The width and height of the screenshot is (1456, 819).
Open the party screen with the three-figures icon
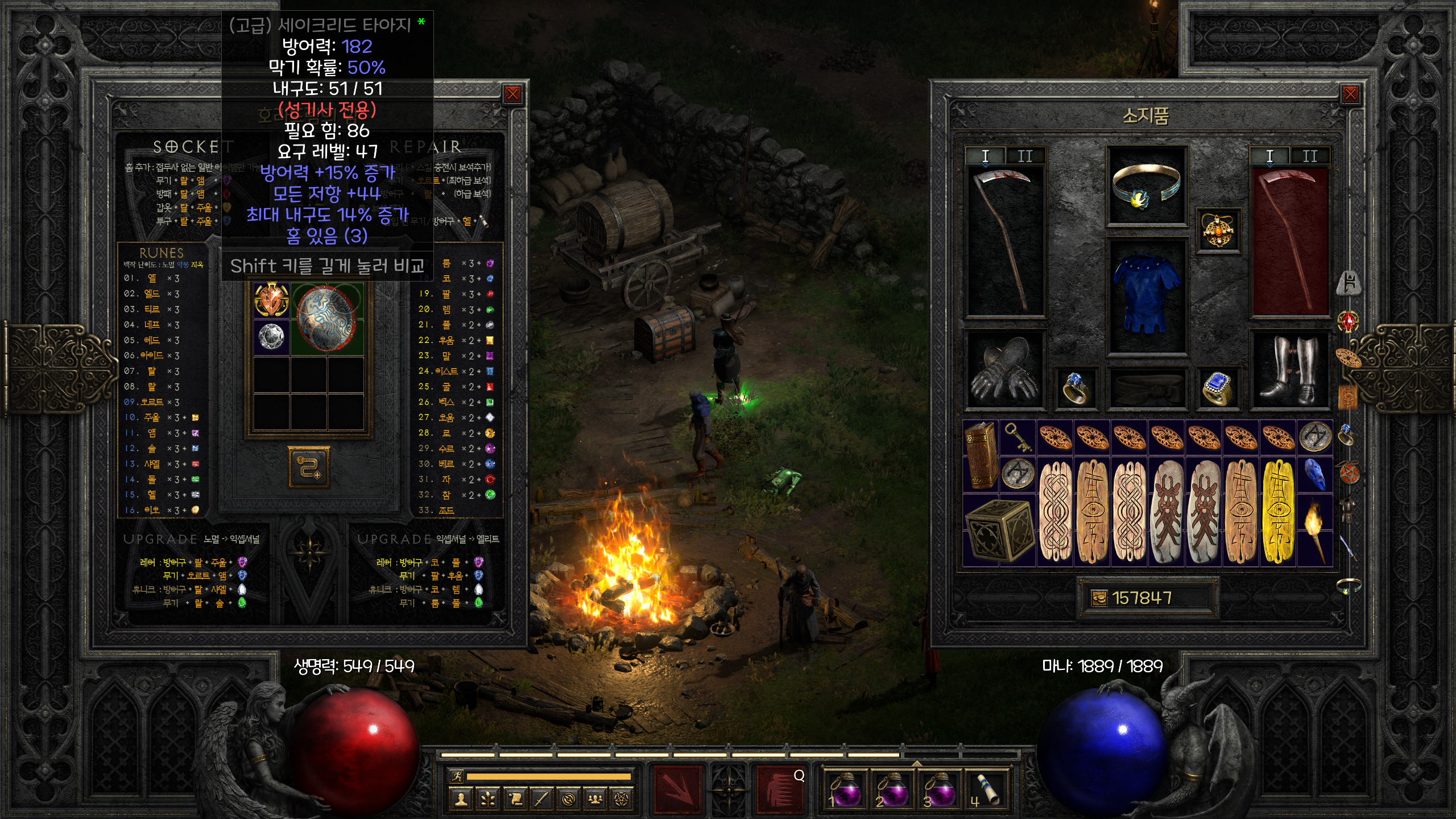[595, 799]
